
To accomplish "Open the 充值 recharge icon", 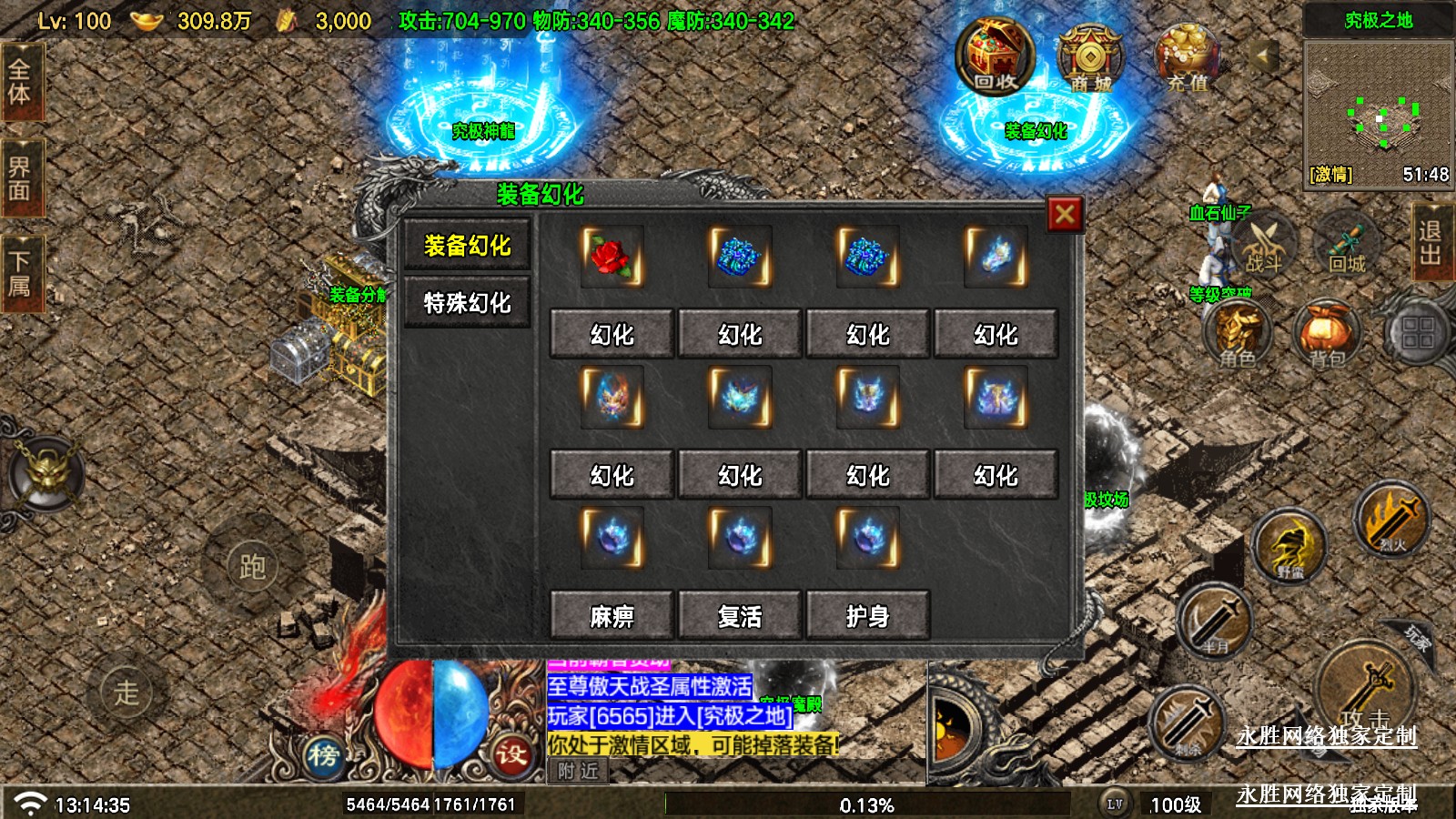I will (1187, 56).
